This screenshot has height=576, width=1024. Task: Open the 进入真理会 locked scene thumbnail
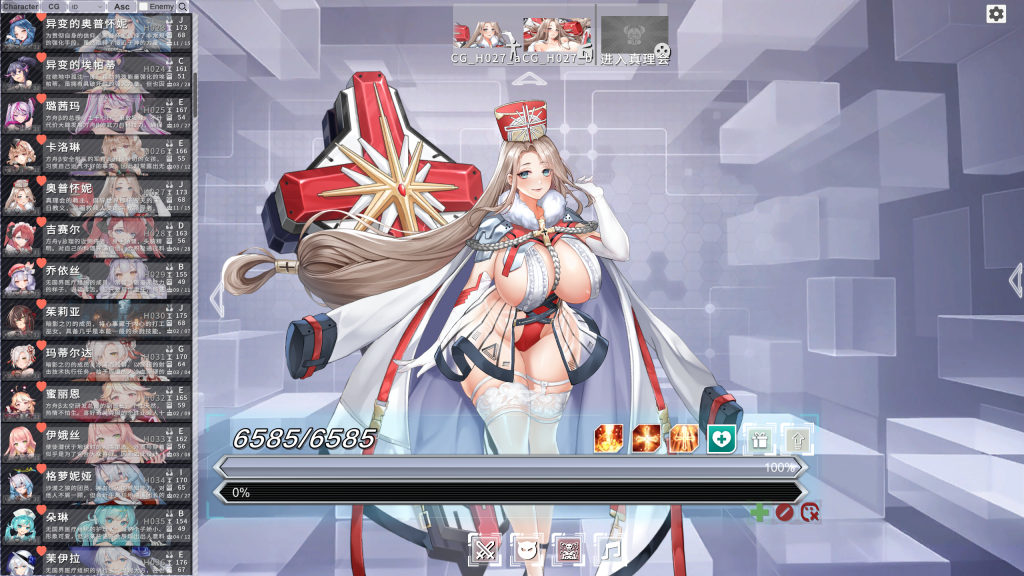634,34
